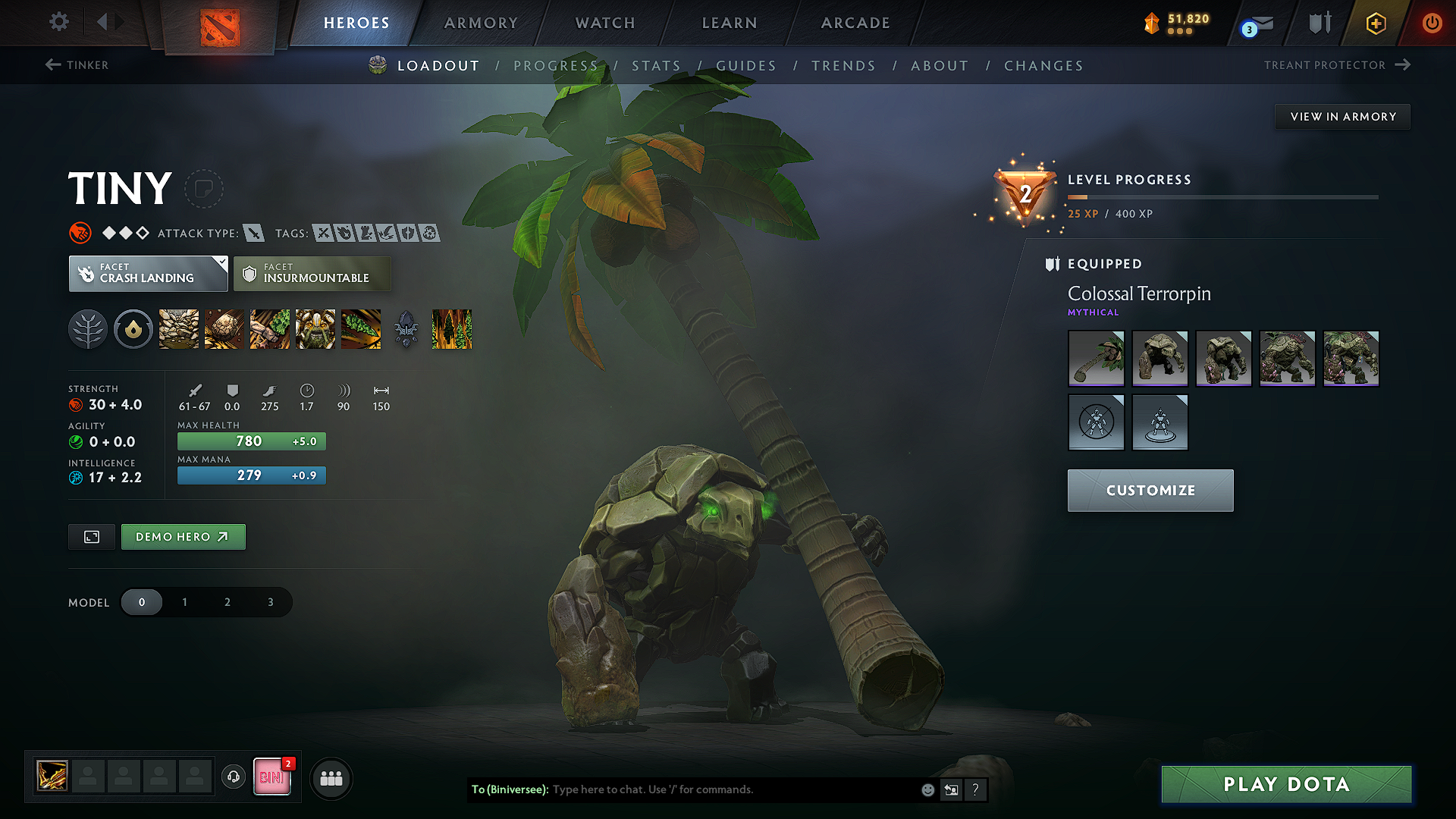This screenshot has height=819, width=1456.
Task: Toggle the Insurmountable facet
Action: [312, 273]
